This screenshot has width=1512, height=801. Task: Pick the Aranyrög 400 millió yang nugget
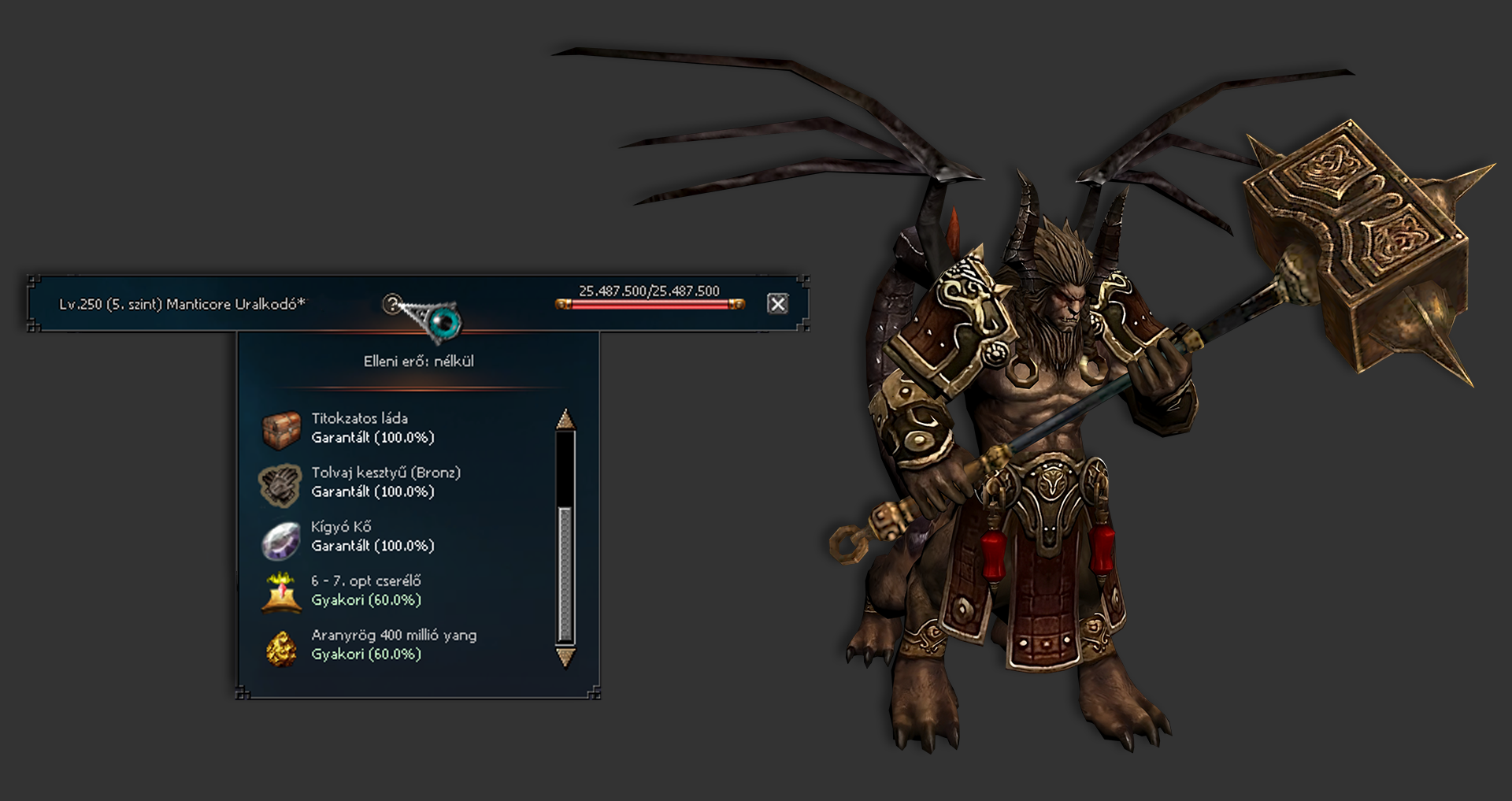point(280,647)
